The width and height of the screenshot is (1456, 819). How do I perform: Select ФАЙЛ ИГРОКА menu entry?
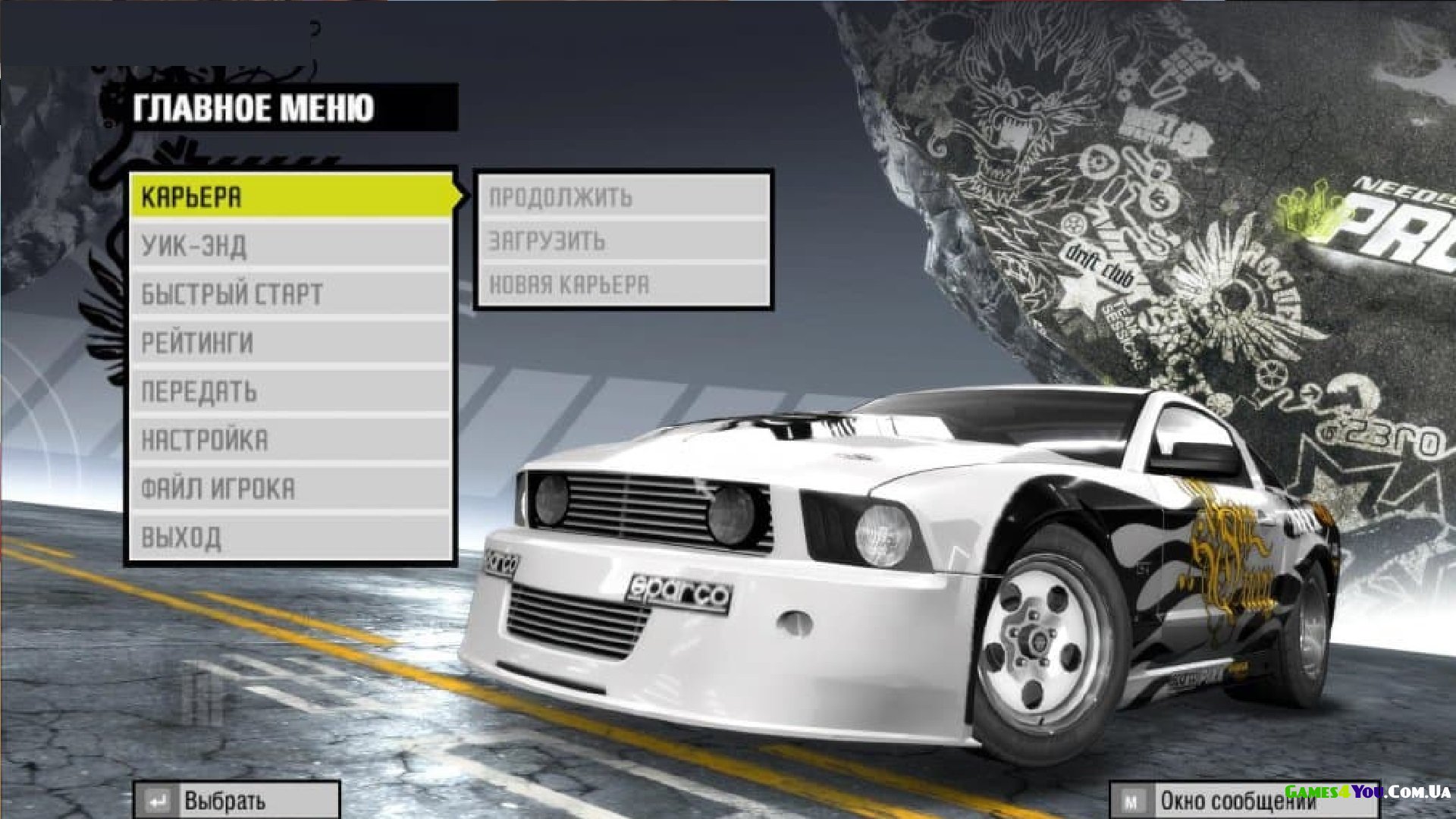(290, 488)
